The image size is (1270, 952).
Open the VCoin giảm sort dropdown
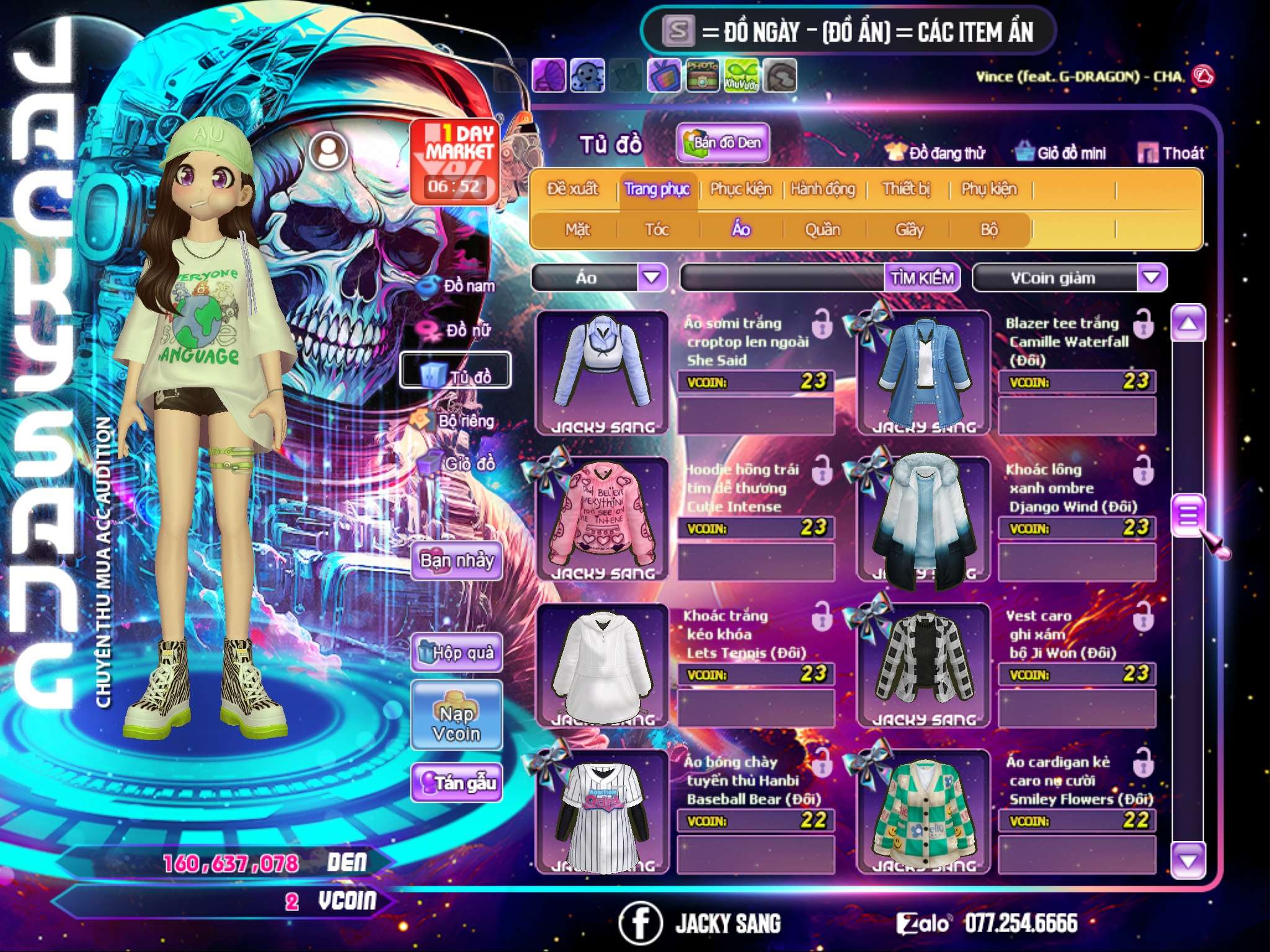tap(1151, 277)
